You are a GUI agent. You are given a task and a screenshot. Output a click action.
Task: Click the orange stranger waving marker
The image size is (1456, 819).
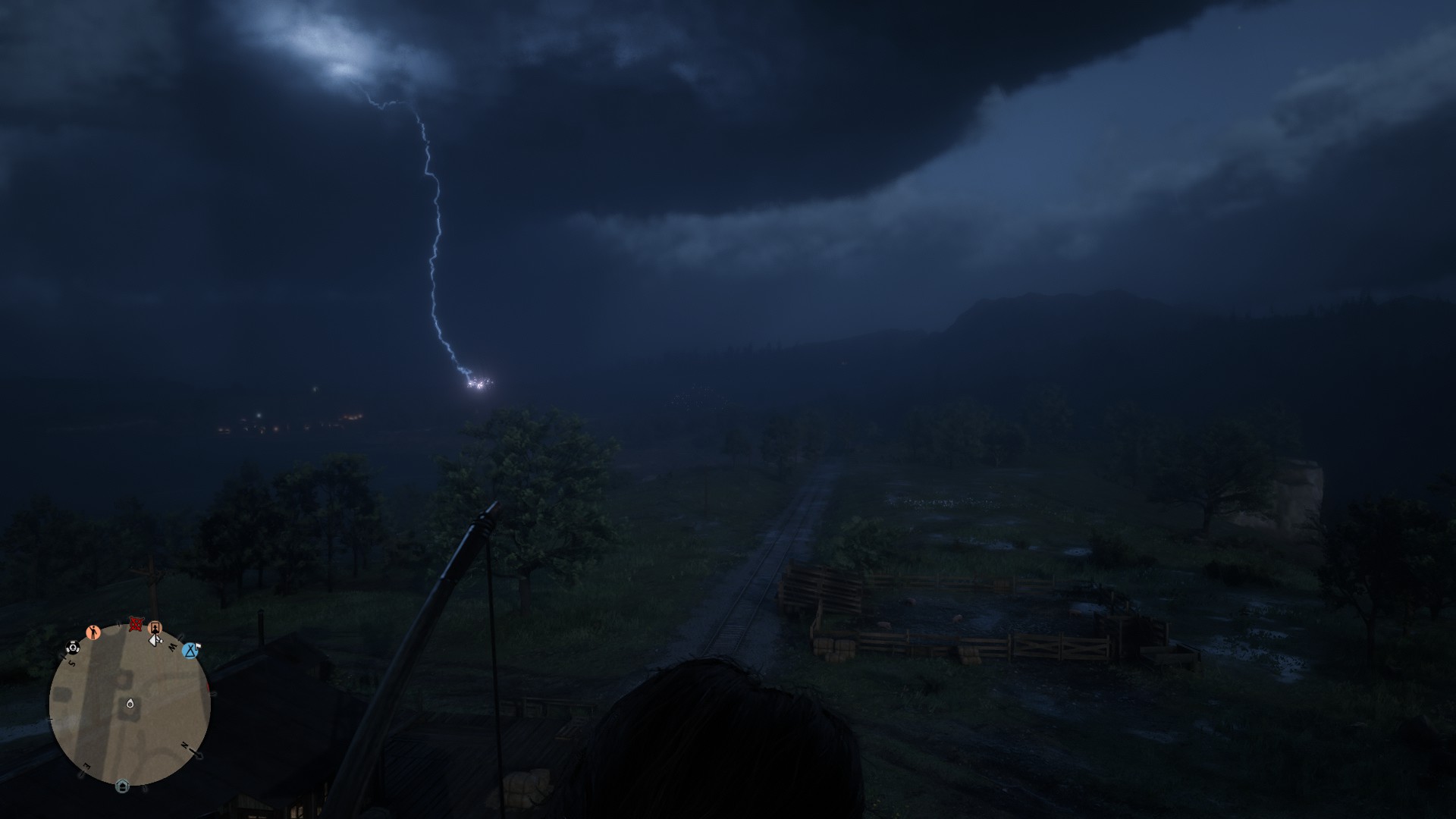(x=93, y=632)
